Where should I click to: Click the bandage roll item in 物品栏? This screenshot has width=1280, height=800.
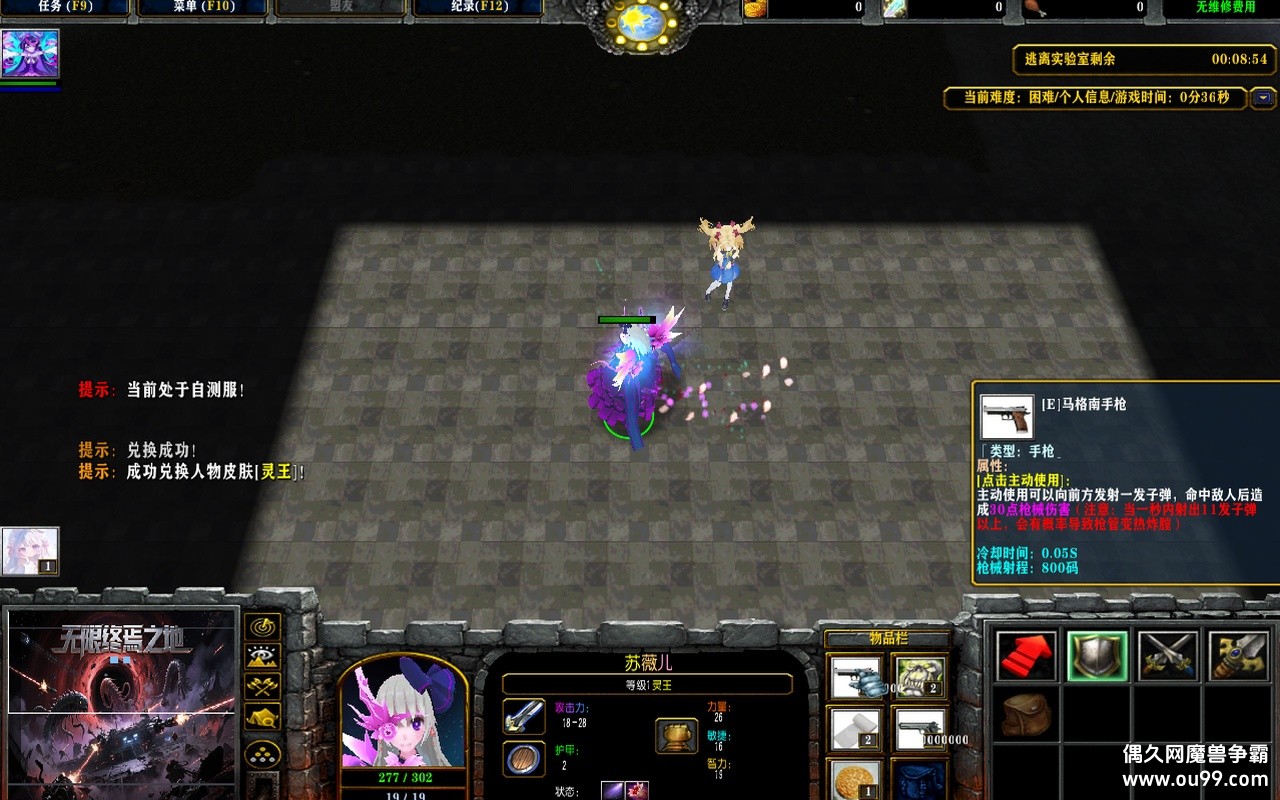[x=856, y=727]
